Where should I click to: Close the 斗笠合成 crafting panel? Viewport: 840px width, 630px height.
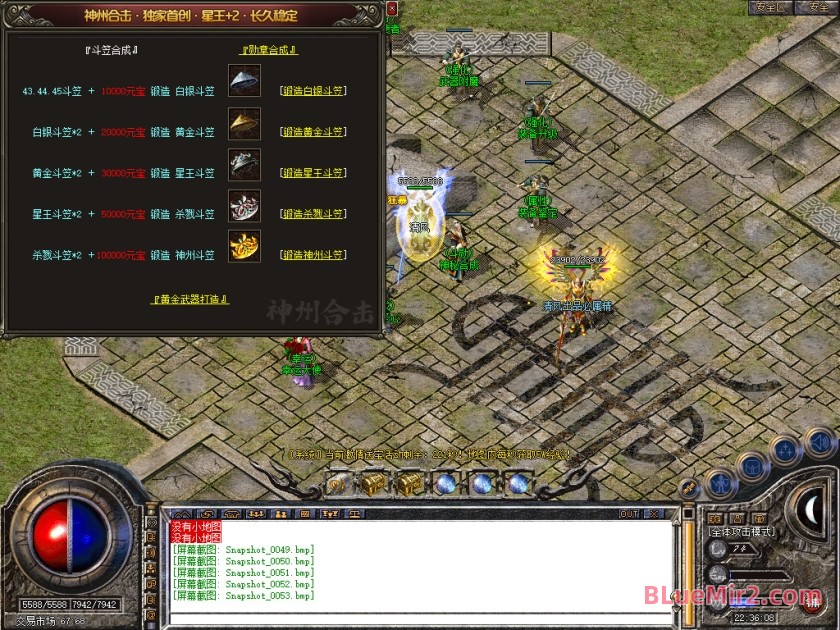(x=391, y=8)
